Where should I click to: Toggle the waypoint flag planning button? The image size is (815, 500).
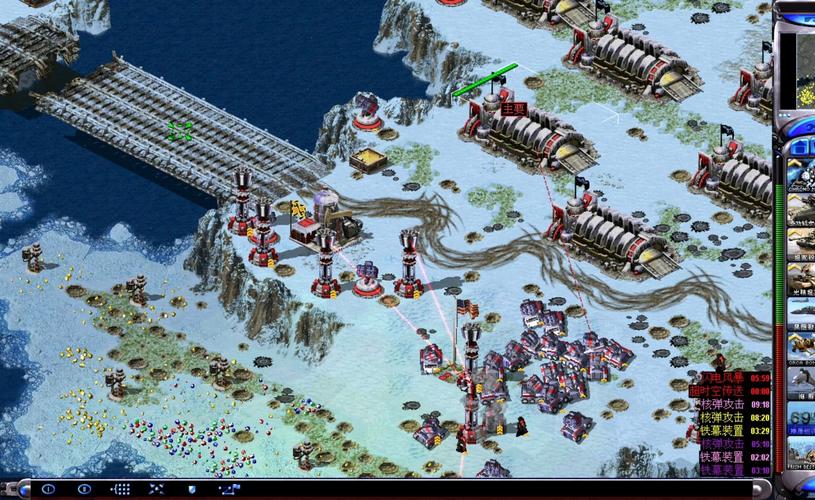(229, 489)
